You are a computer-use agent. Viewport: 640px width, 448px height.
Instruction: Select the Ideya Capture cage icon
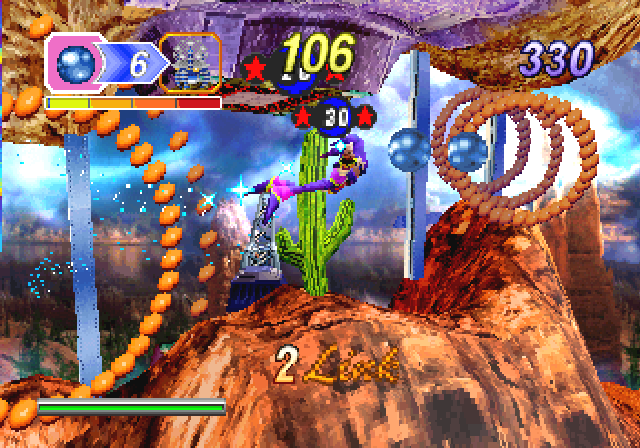point(190,63)
